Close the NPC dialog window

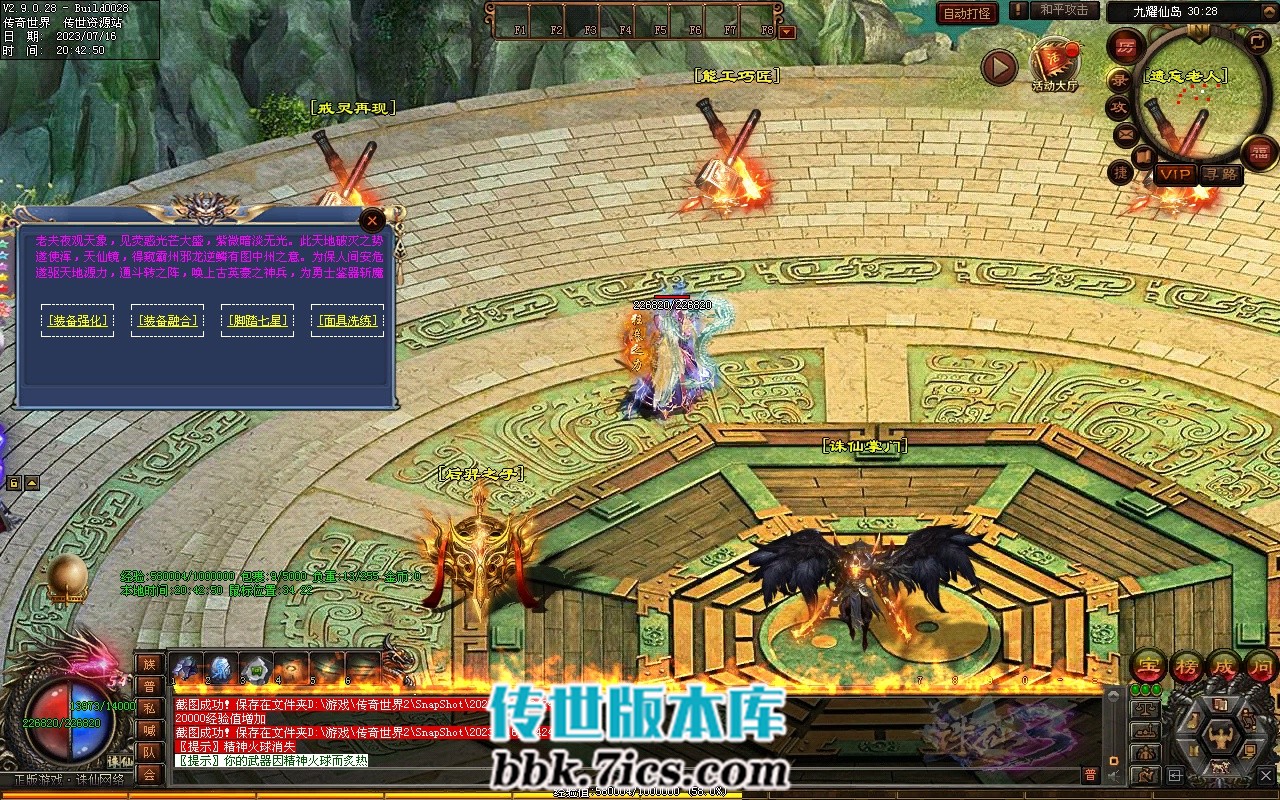click(x=372, y=220)
